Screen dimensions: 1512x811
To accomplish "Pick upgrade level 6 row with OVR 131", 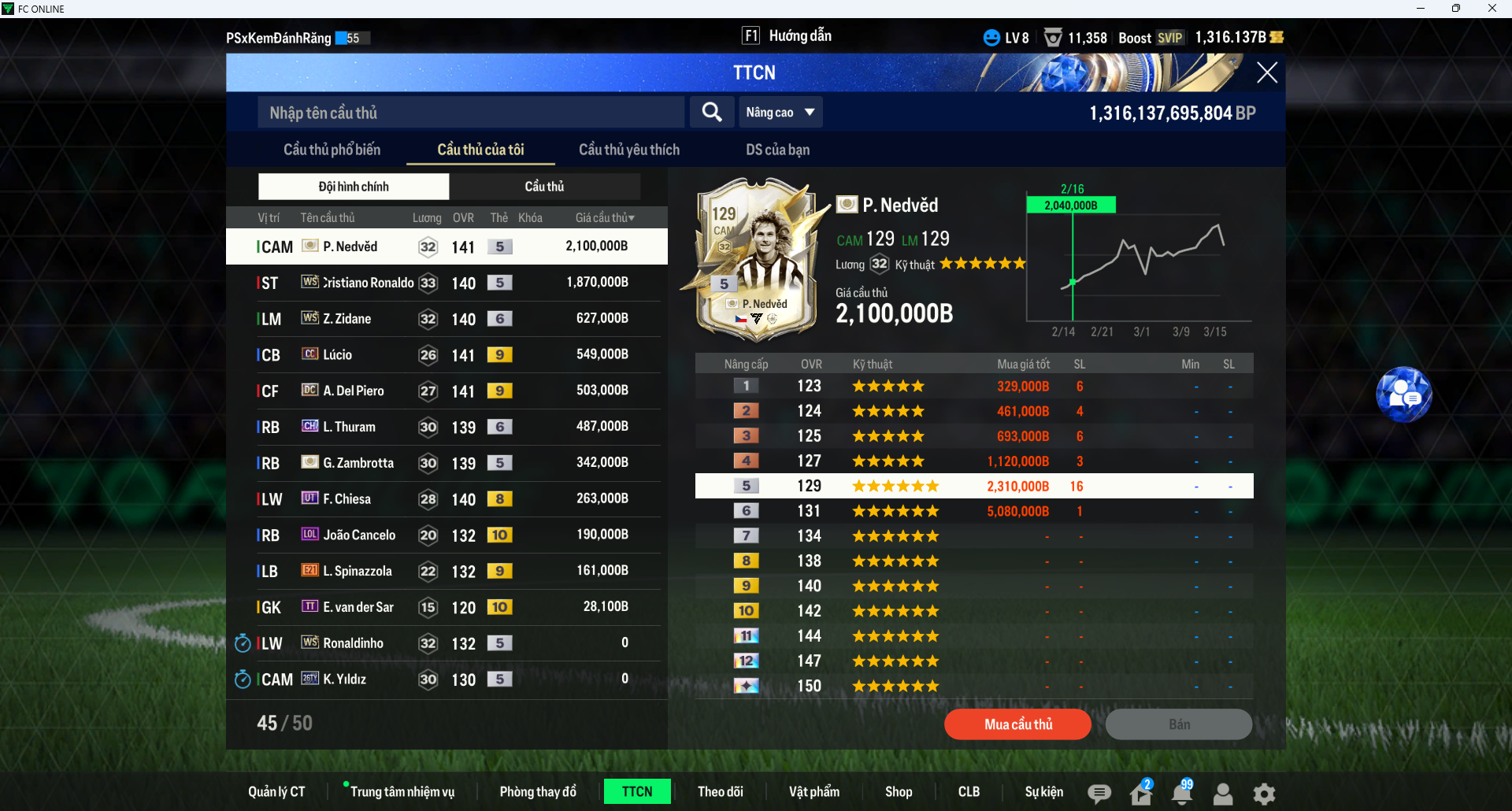I will [x=973, y=511].
